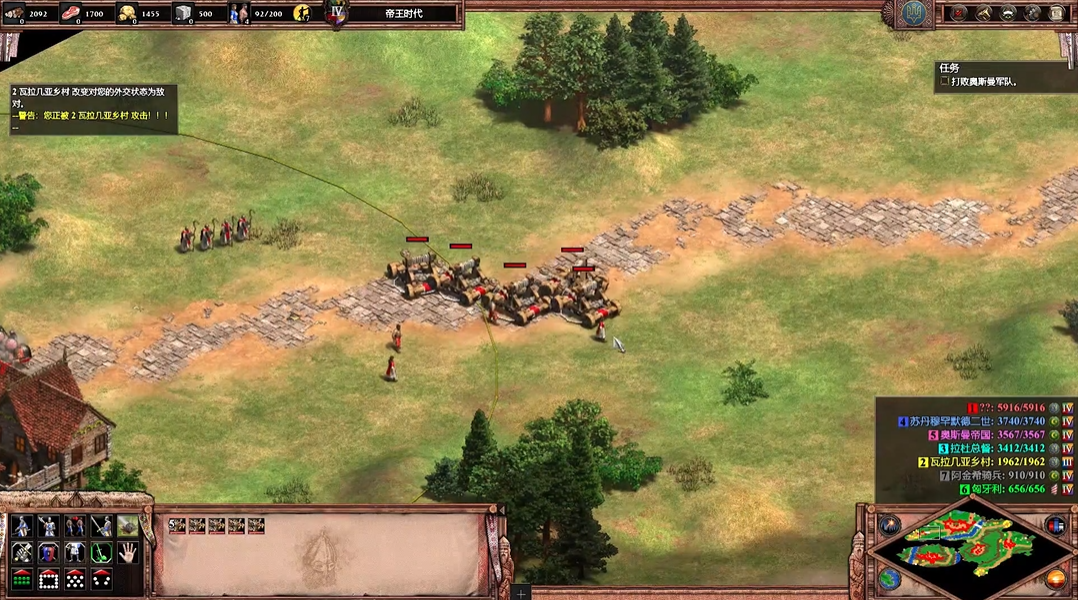
Task: Open the objectives button with red checkmark
Action: point(959,13)
